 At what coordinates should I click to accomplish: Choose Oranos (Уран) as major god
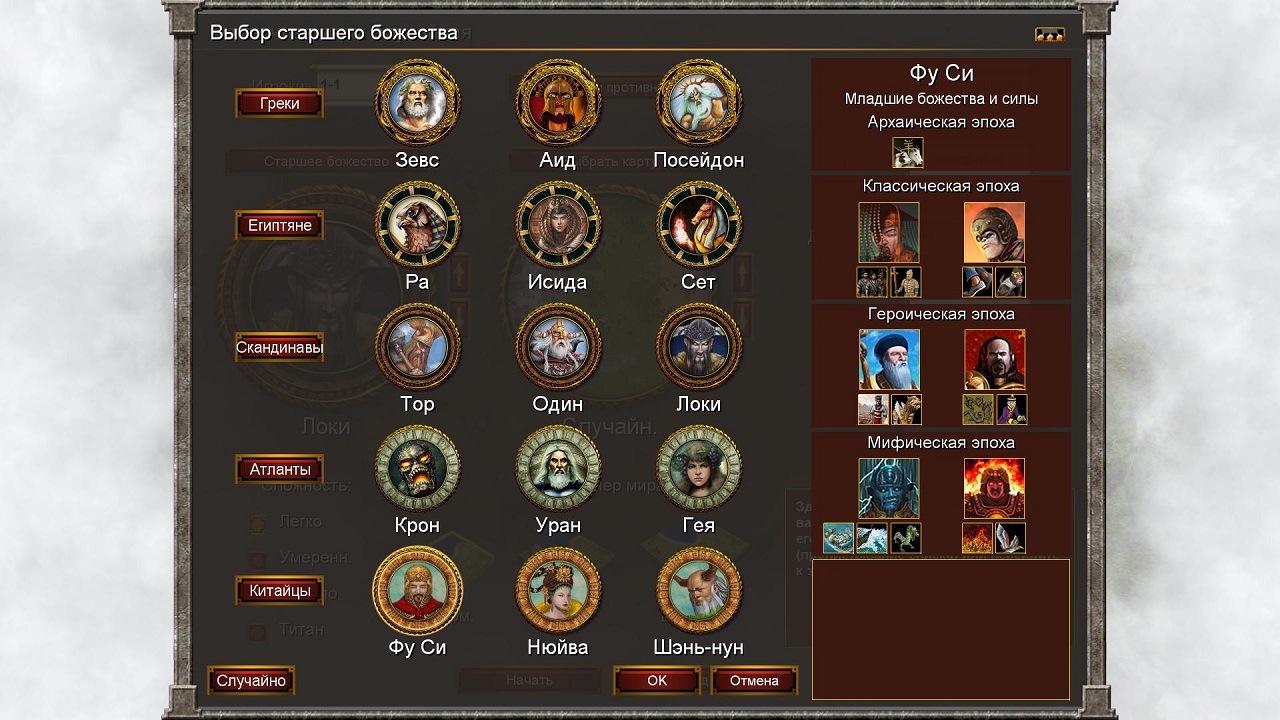pos(558,469)
